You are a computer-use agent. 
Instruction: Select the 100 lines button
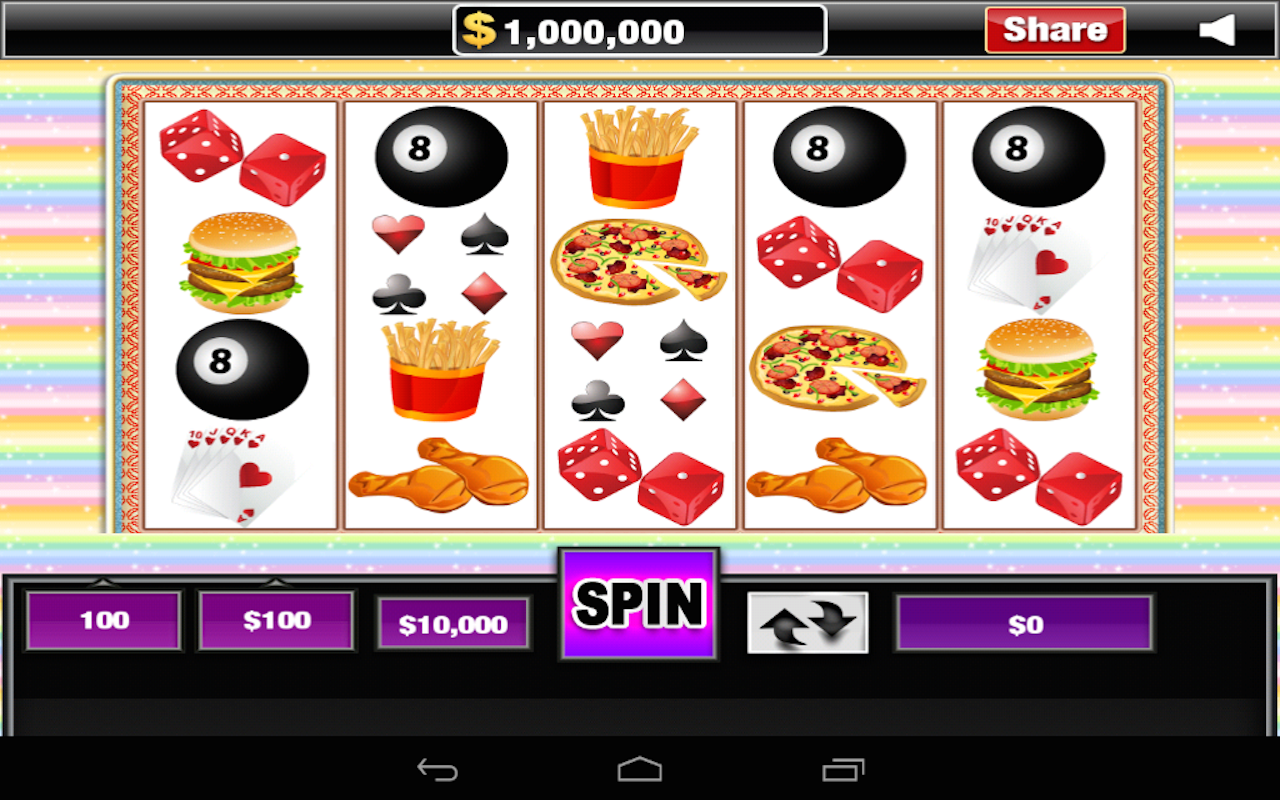pyautogui.click(x=104, y=620)
